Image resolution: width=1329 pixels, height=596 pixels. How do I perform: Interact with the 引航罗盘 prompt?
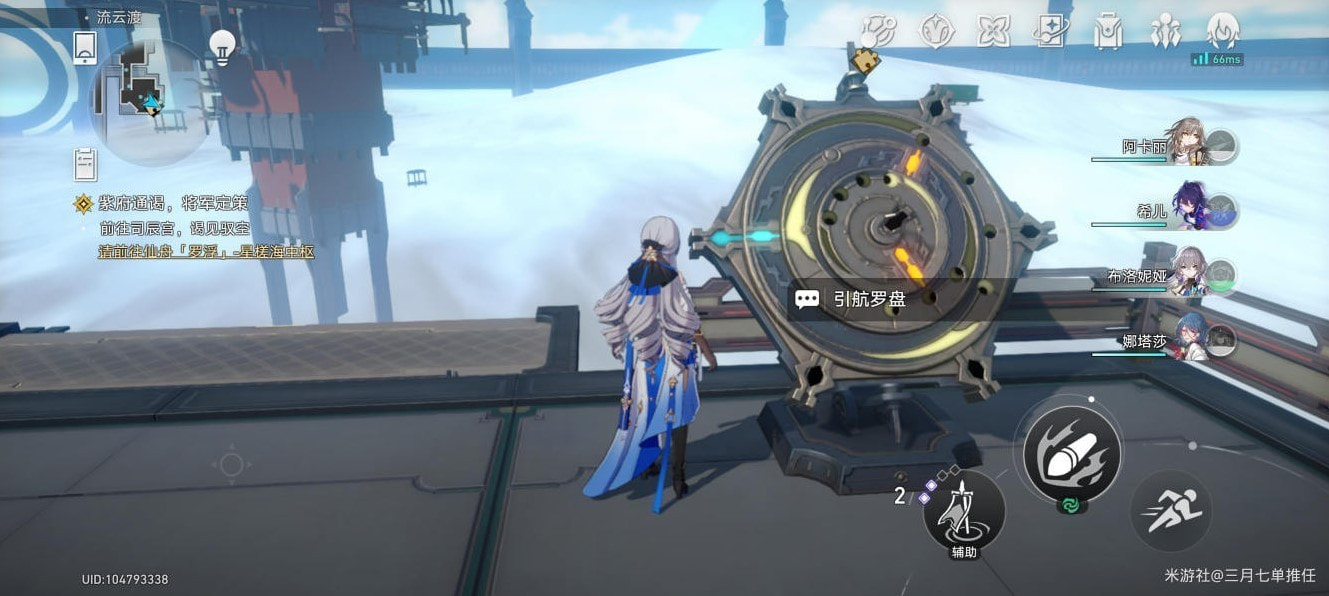pos(868,299)
